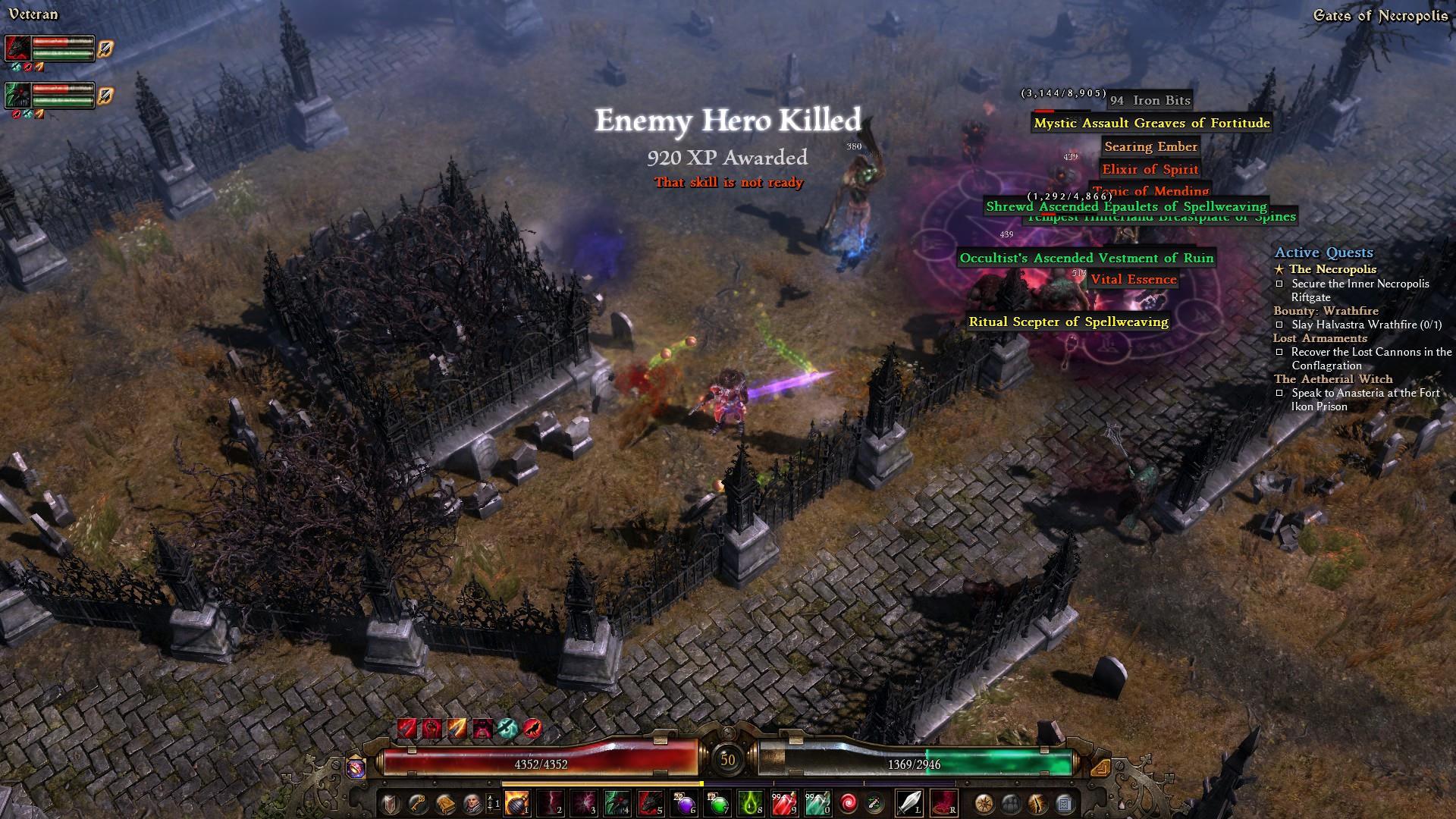
Task: Open the compass map button
Action: pyautogui.click(x=984, y=803)
